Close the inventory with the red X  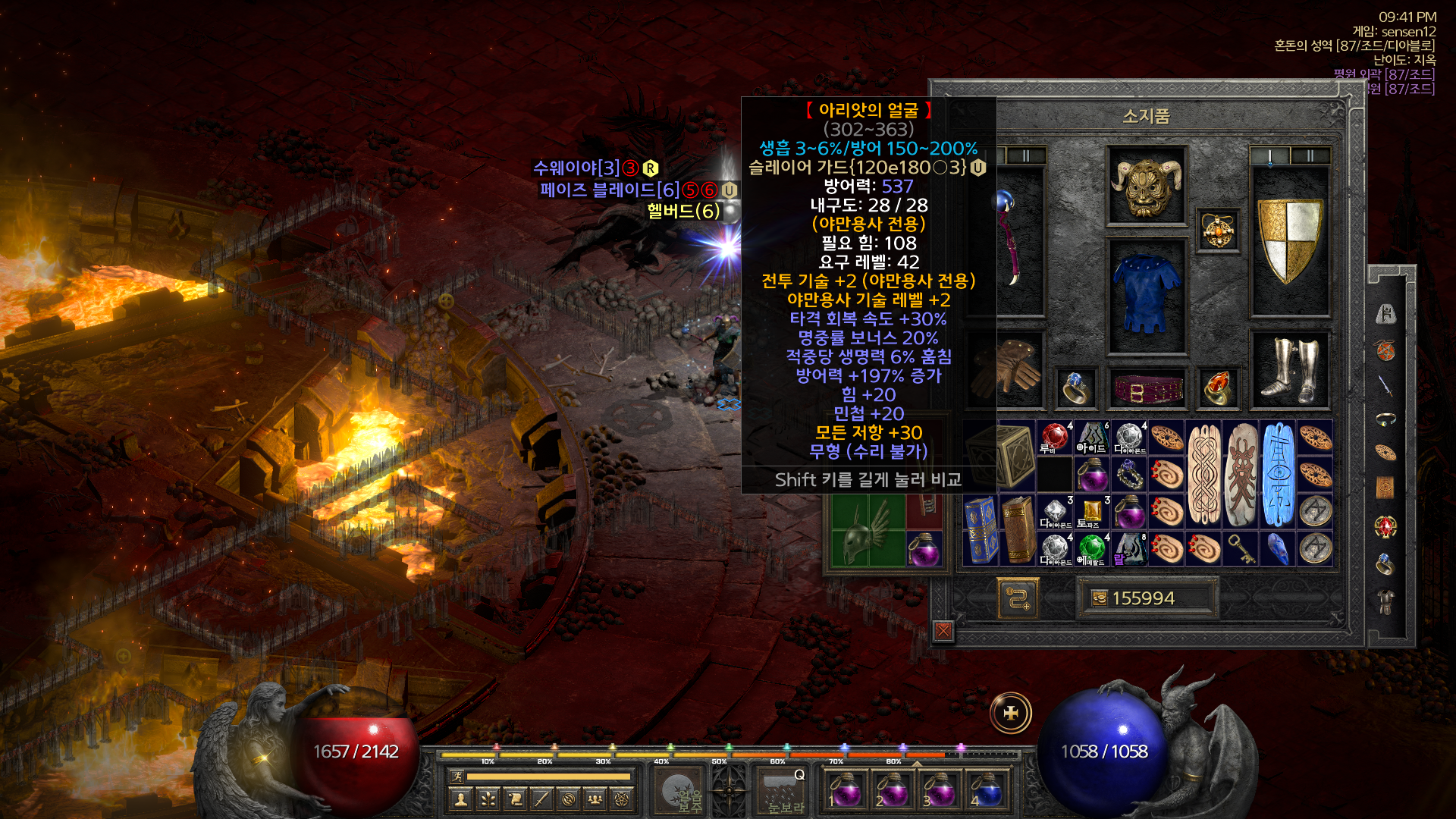click(943, 631)
